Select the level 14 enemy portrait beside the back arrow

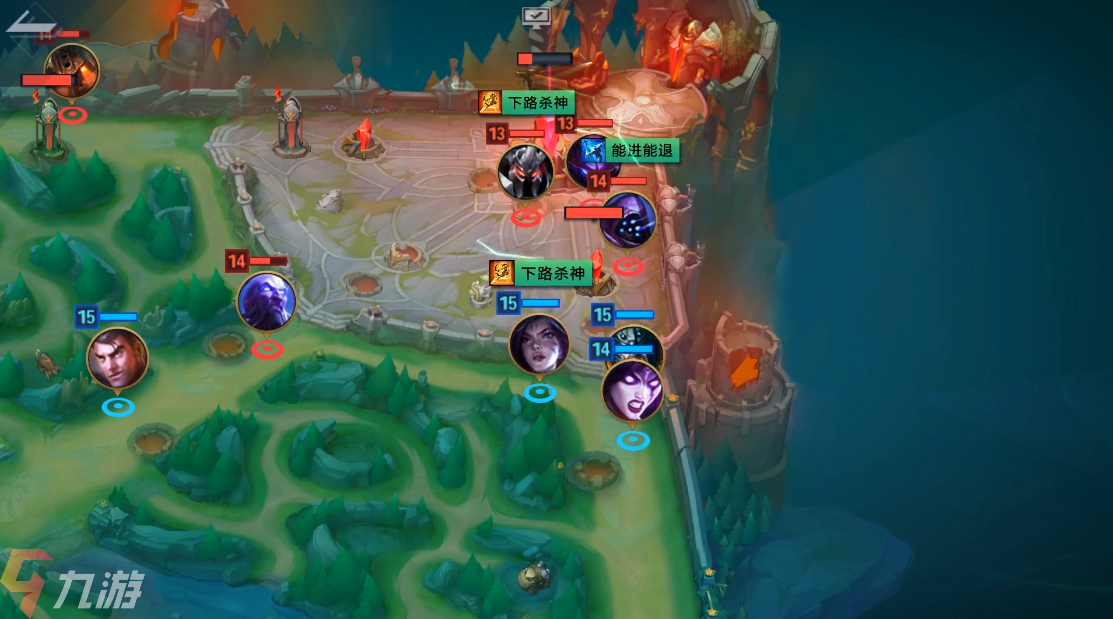click(x=71, y=70)
